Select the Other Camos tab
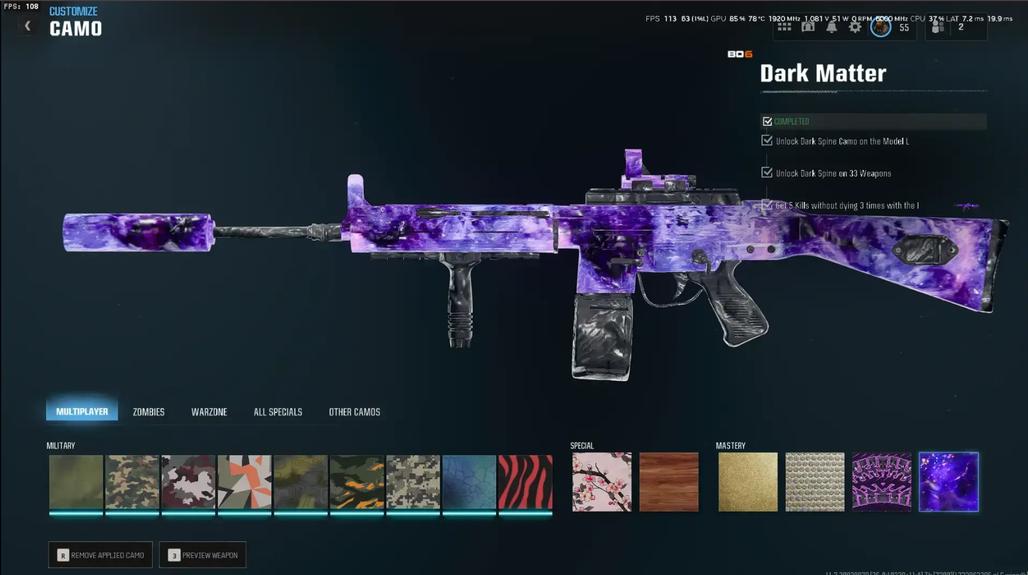The height and width of the screenshot is (575, 1028). point(354,412)
